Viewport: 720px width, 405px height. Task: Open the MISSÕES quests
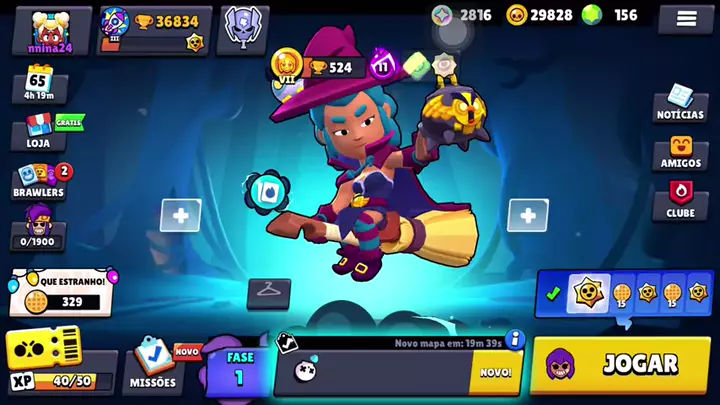152,364
